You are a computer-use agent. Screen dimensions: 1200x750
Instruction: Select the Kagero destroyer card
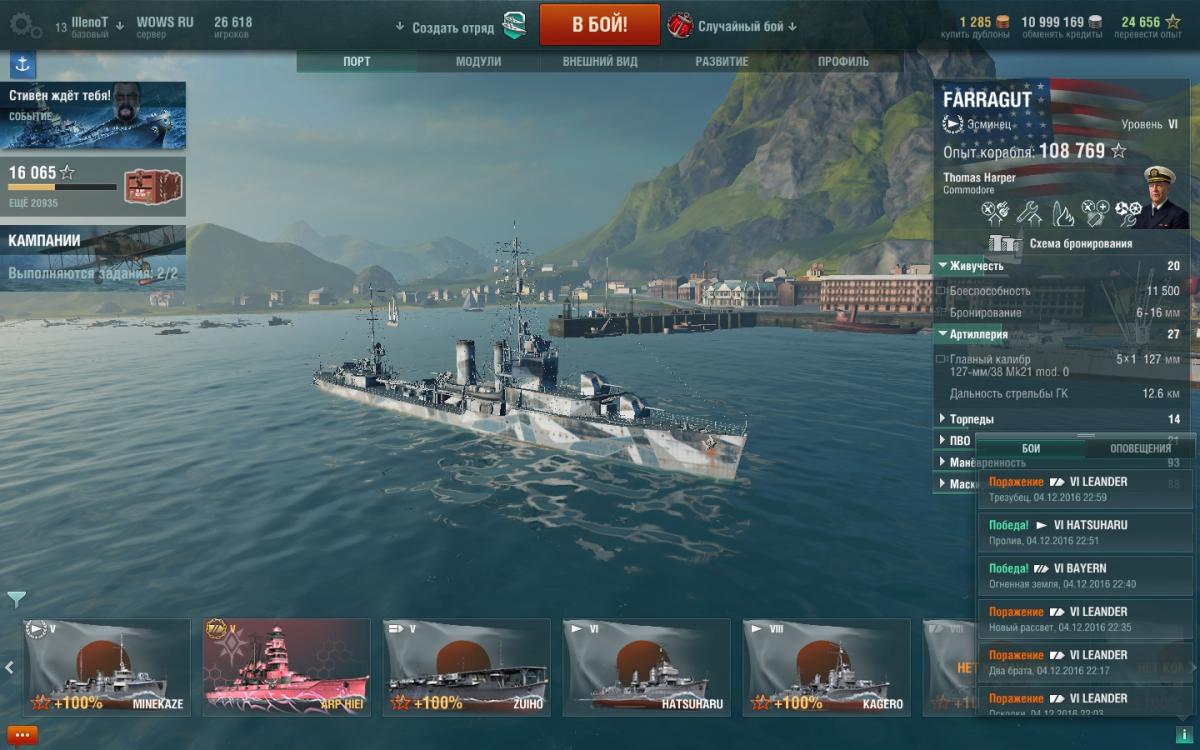point(827,667)
